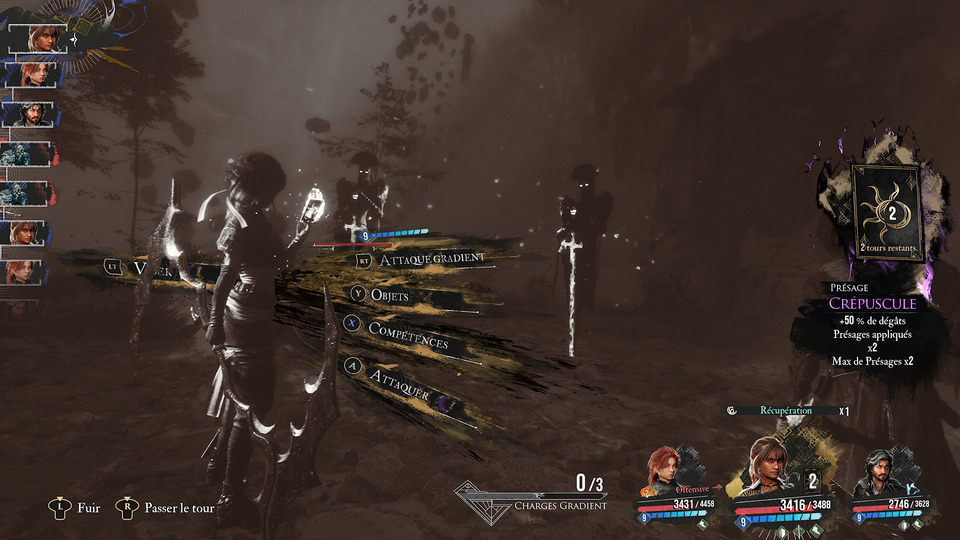The image size is (960, 540).
Task: Click the Récupération status effect
Action: coord(785,410)
